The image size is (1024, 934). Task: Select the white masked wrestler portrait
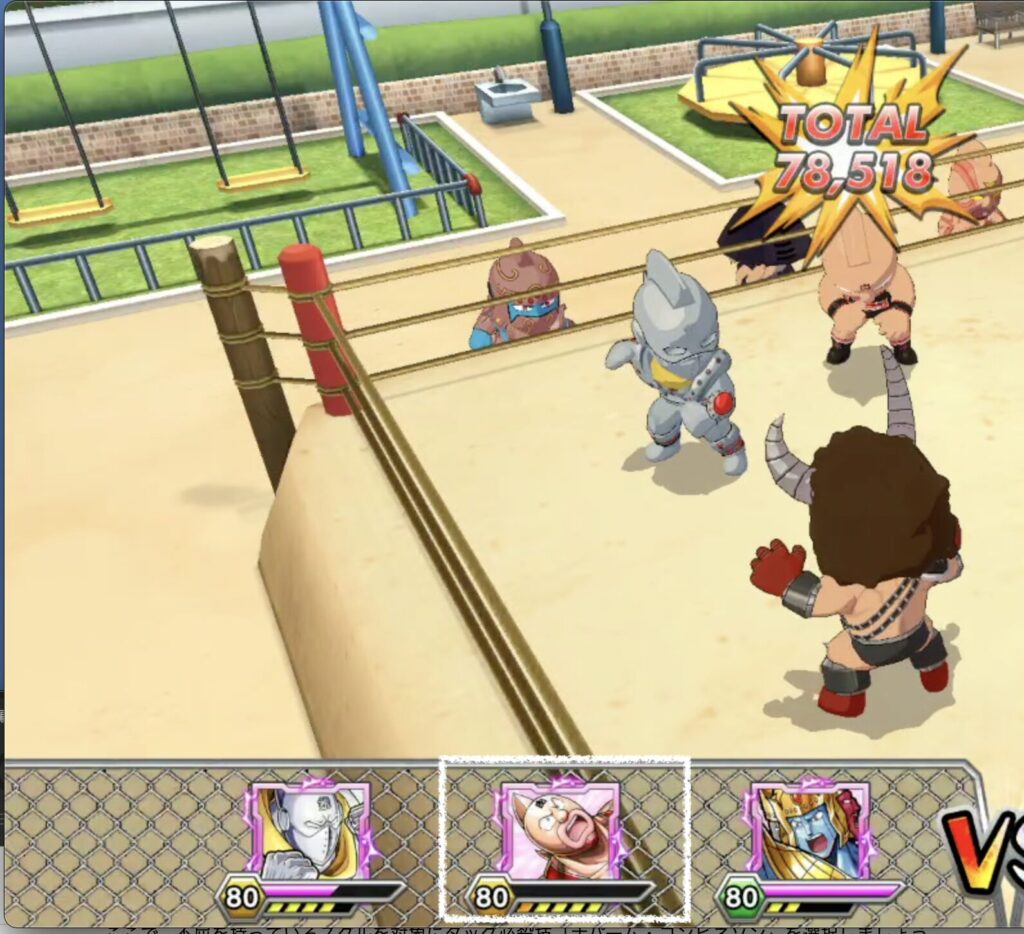309,832
